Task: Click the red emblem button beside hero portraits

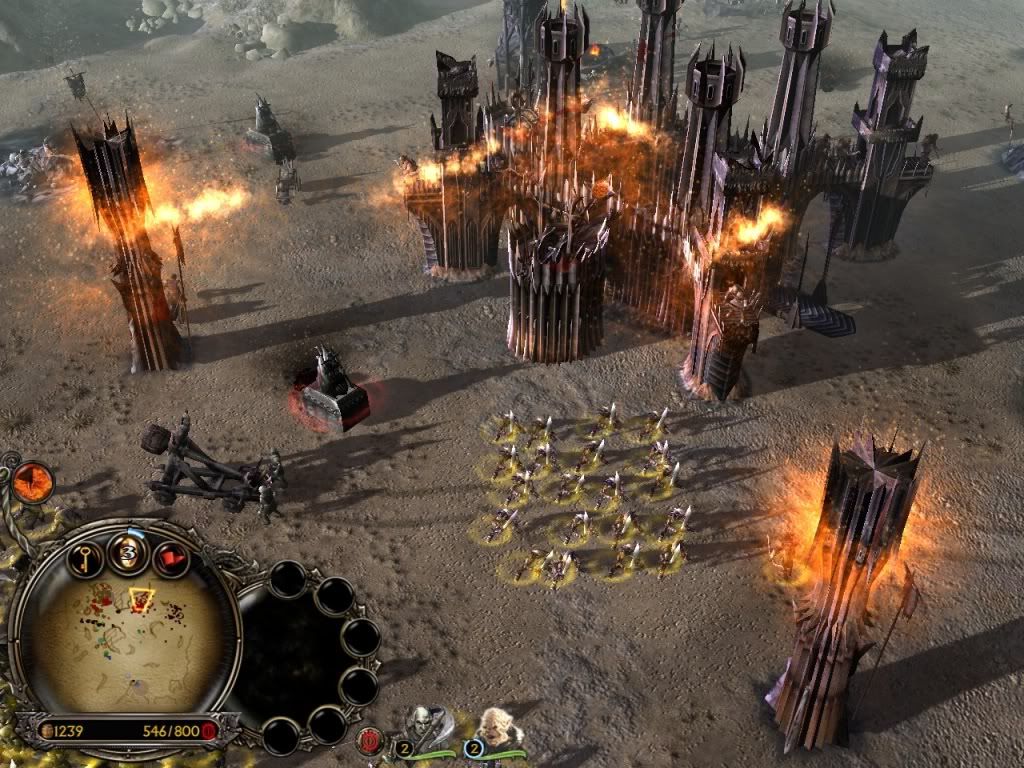Action: tap(368, 741)
